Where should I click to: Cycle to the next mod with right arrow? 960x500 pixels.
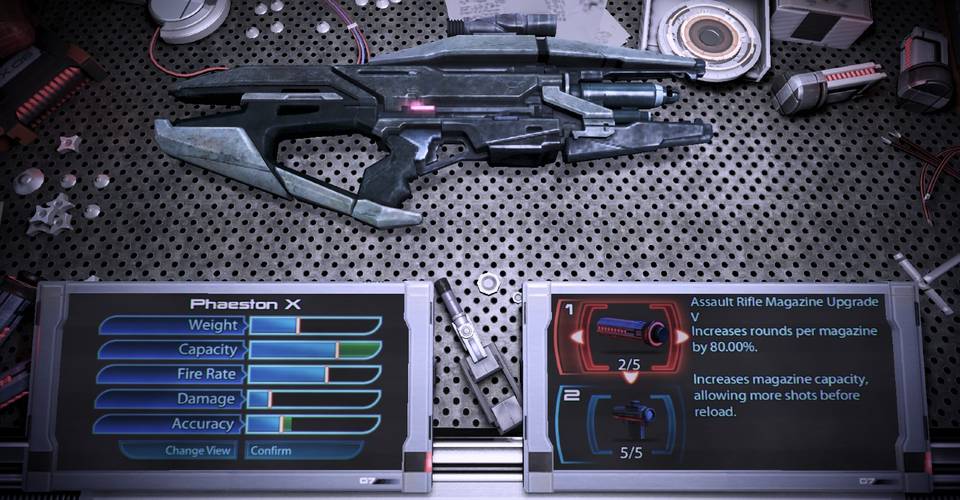(x=683, y=337)
